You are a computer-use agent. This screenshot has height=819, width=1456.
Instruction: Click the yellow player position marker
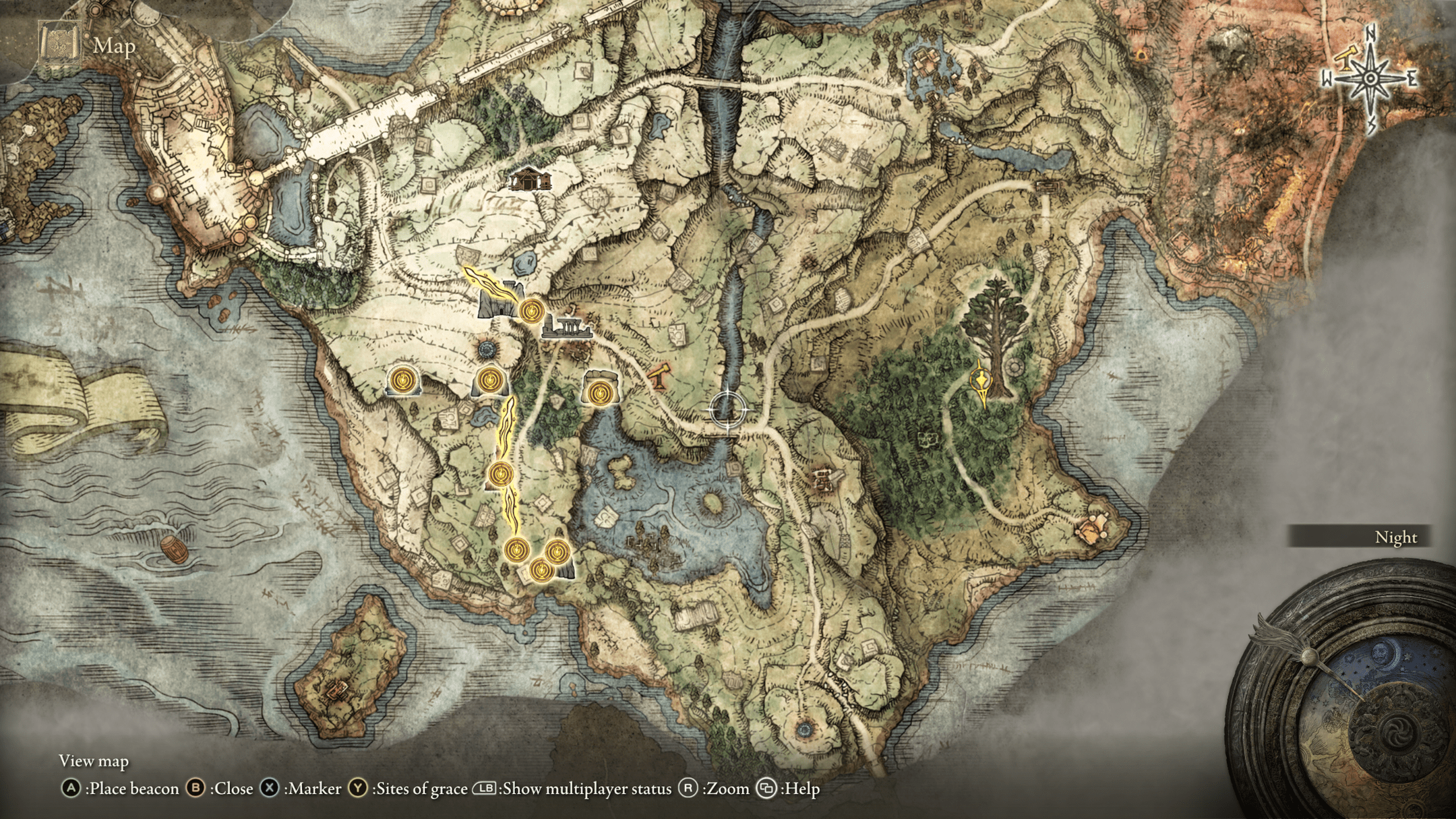(983, 382)
